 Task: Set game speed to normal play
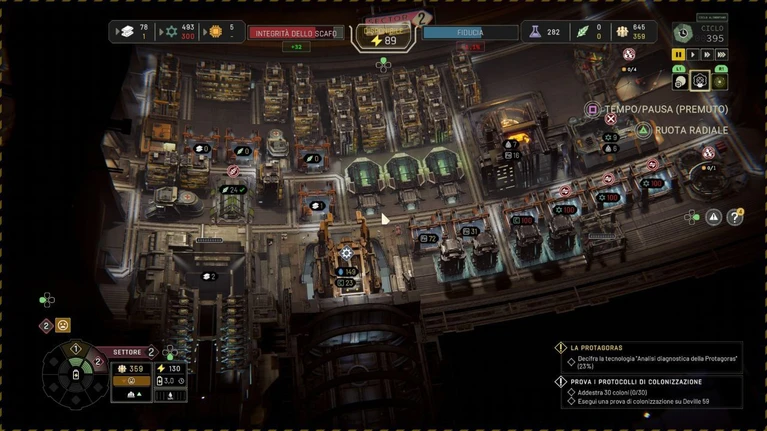pos(693,55)
